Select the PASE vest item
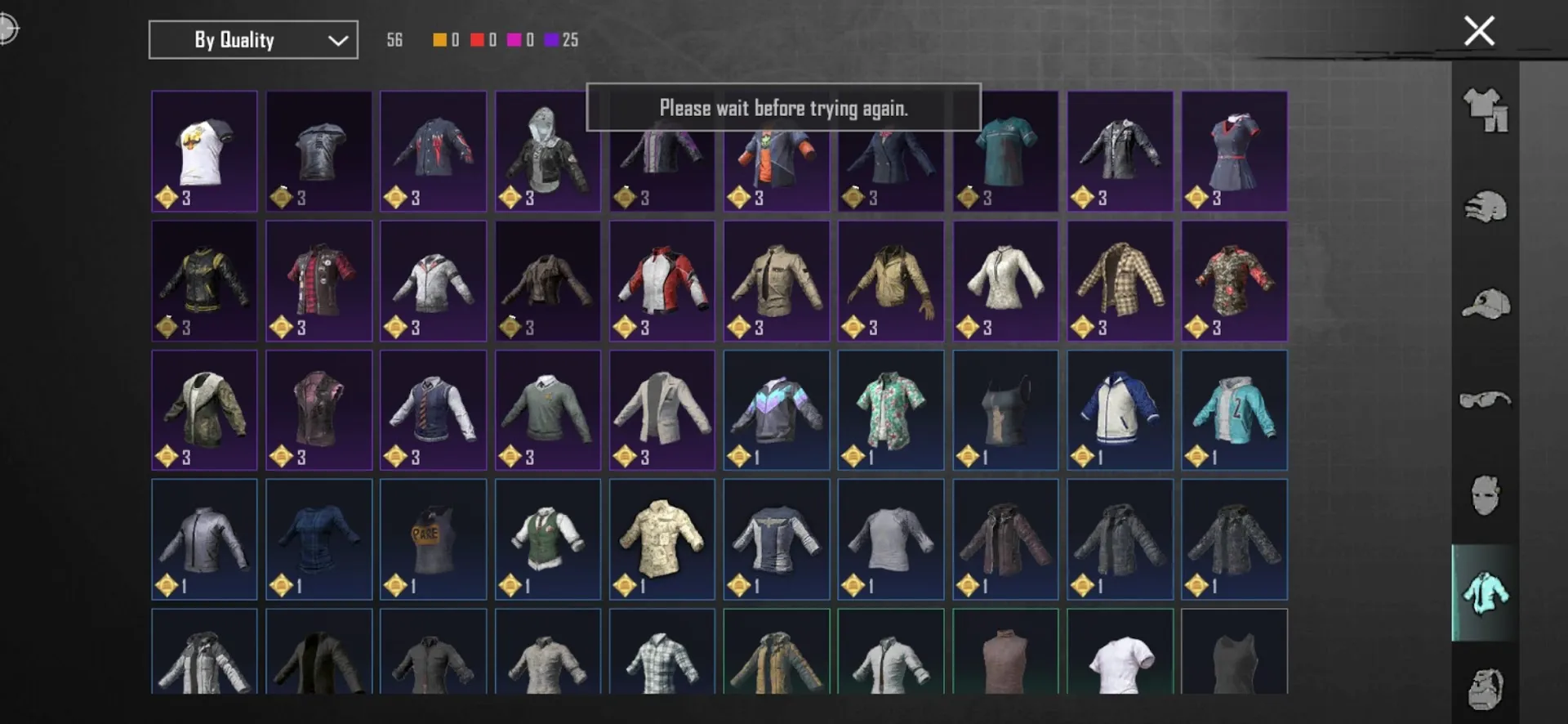 click(x=433, y=539)
